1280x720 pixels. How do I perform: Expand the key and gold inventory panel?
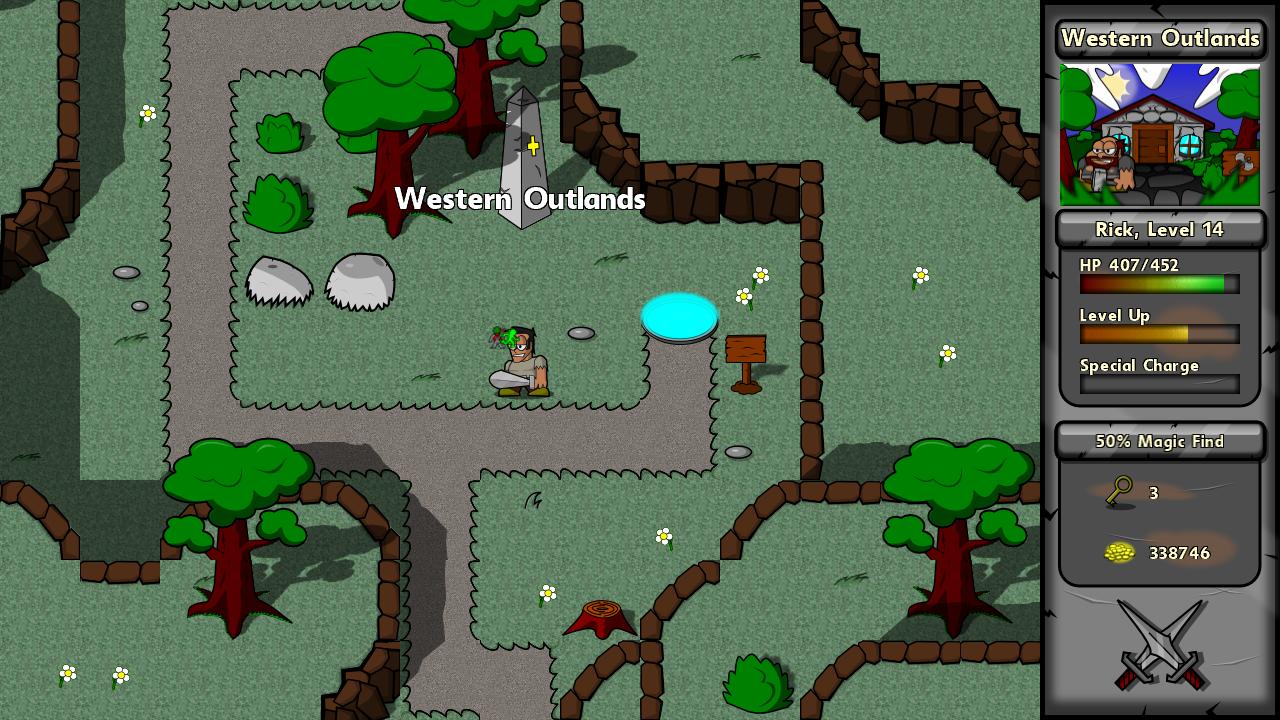point(1159,520)
